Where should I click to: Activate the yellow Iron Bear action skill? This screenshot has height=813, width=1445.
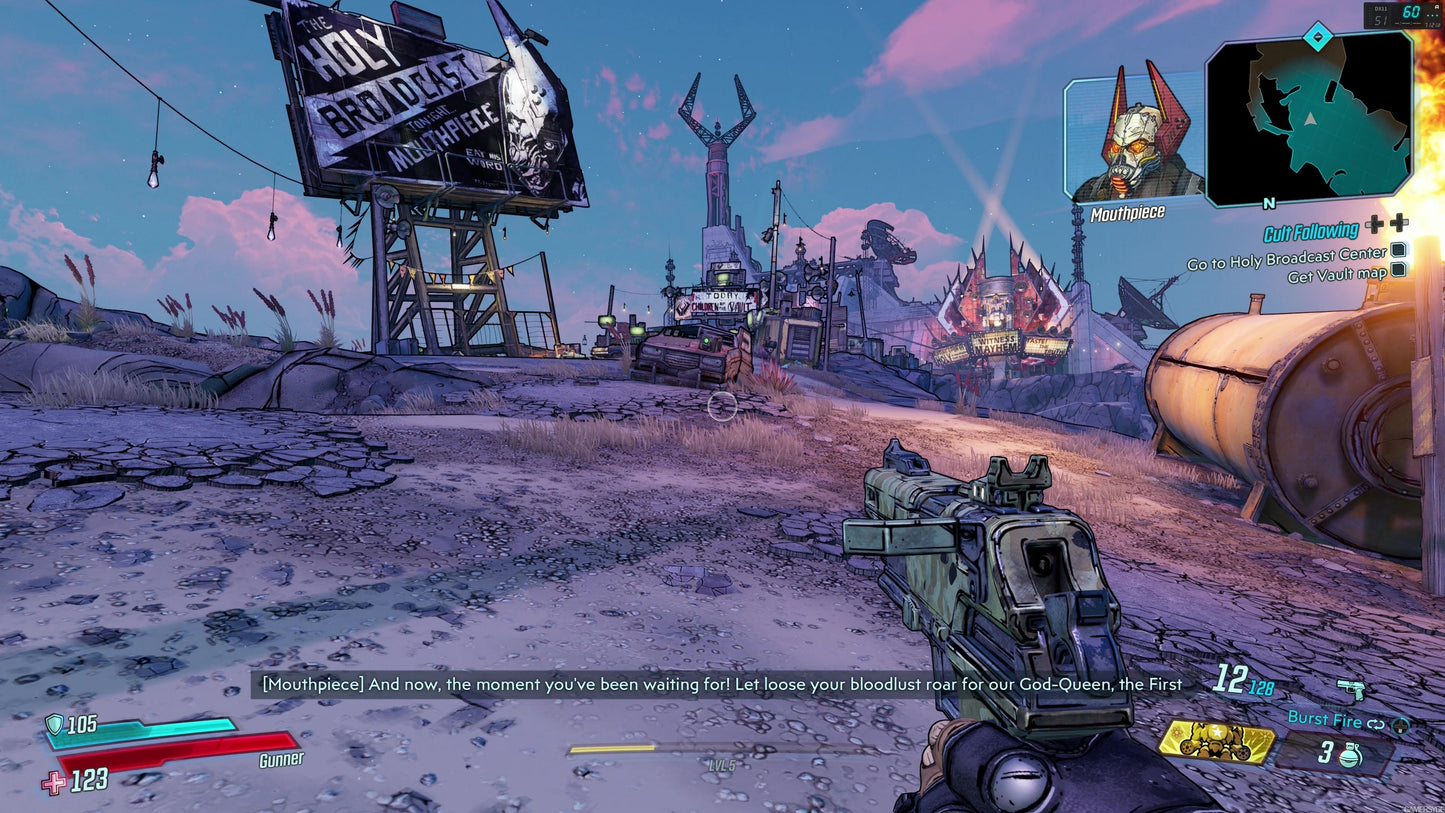1217,742
